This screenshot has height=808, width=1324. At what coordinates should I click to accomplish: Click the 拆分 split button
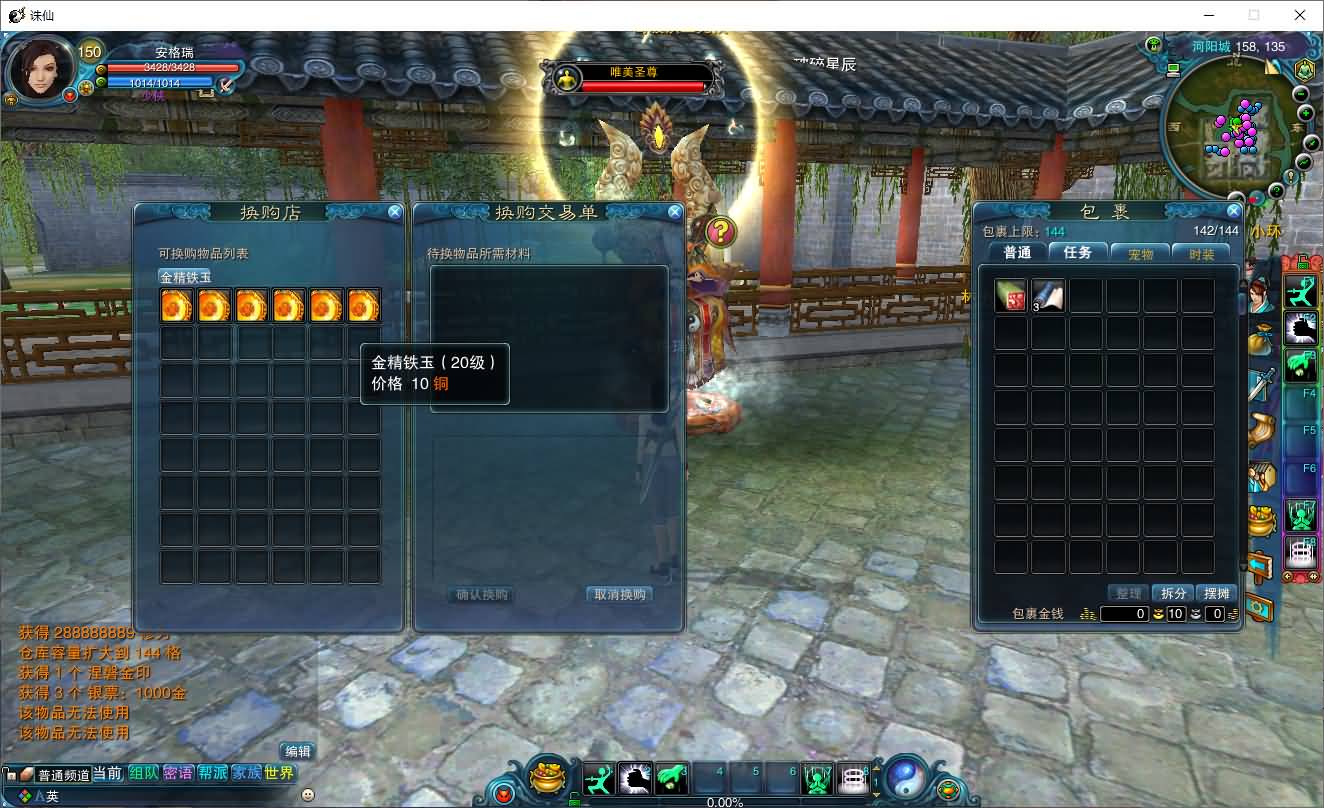pyautogui.click(x=1172, y=594)
